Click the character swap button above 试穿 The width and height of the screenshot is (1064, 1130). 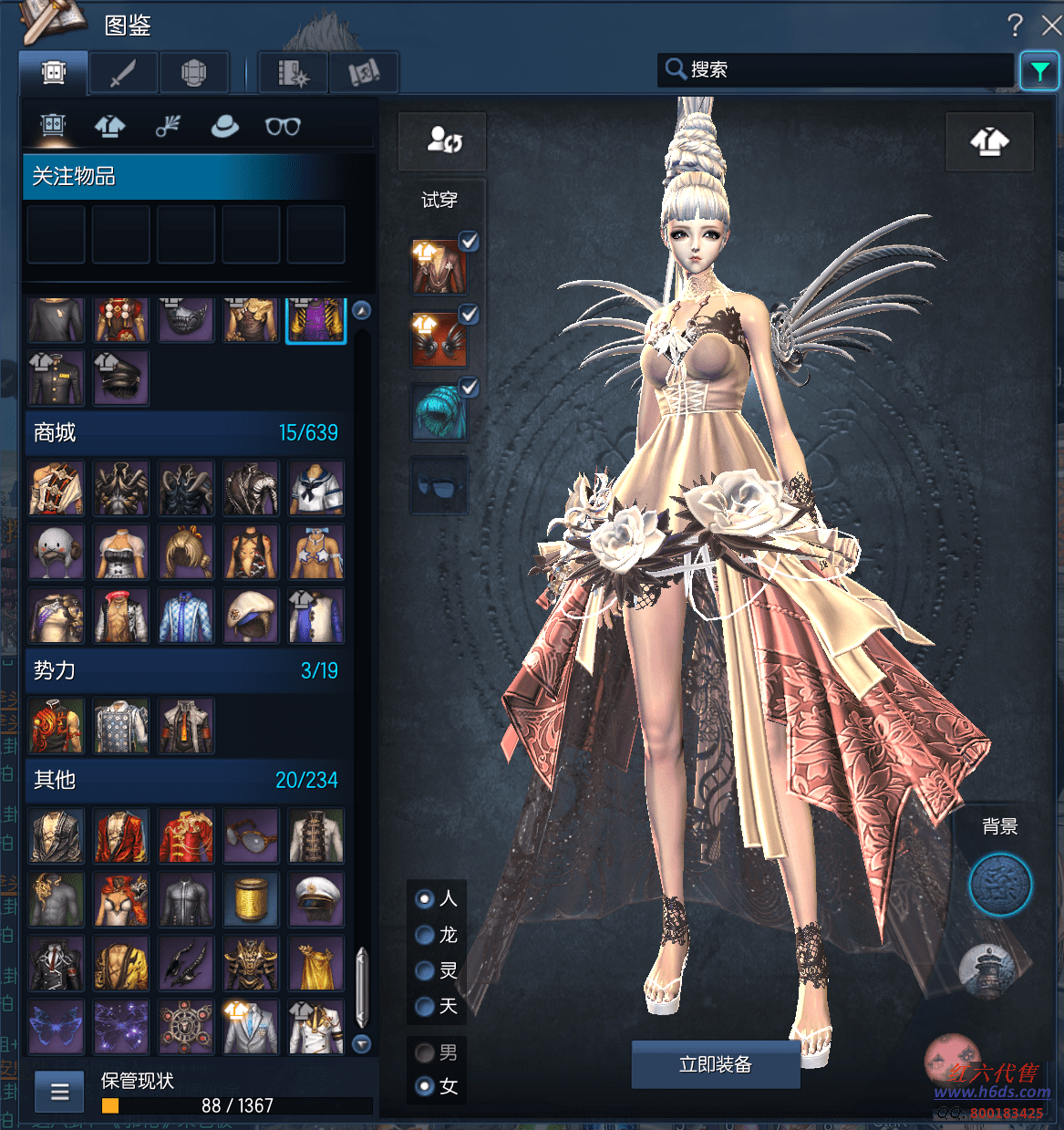(x=443, y=141)
